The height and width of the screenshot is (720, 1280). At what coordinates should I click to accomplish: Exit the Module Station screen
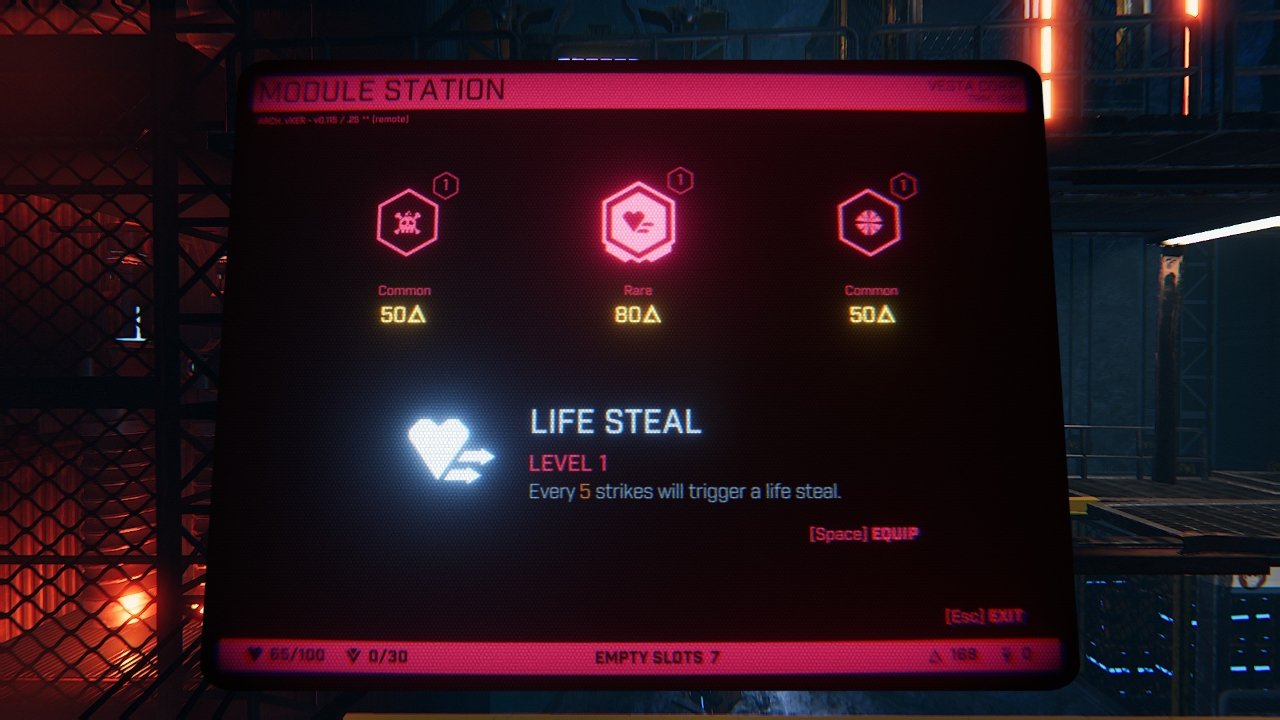[x=985, y=616]
